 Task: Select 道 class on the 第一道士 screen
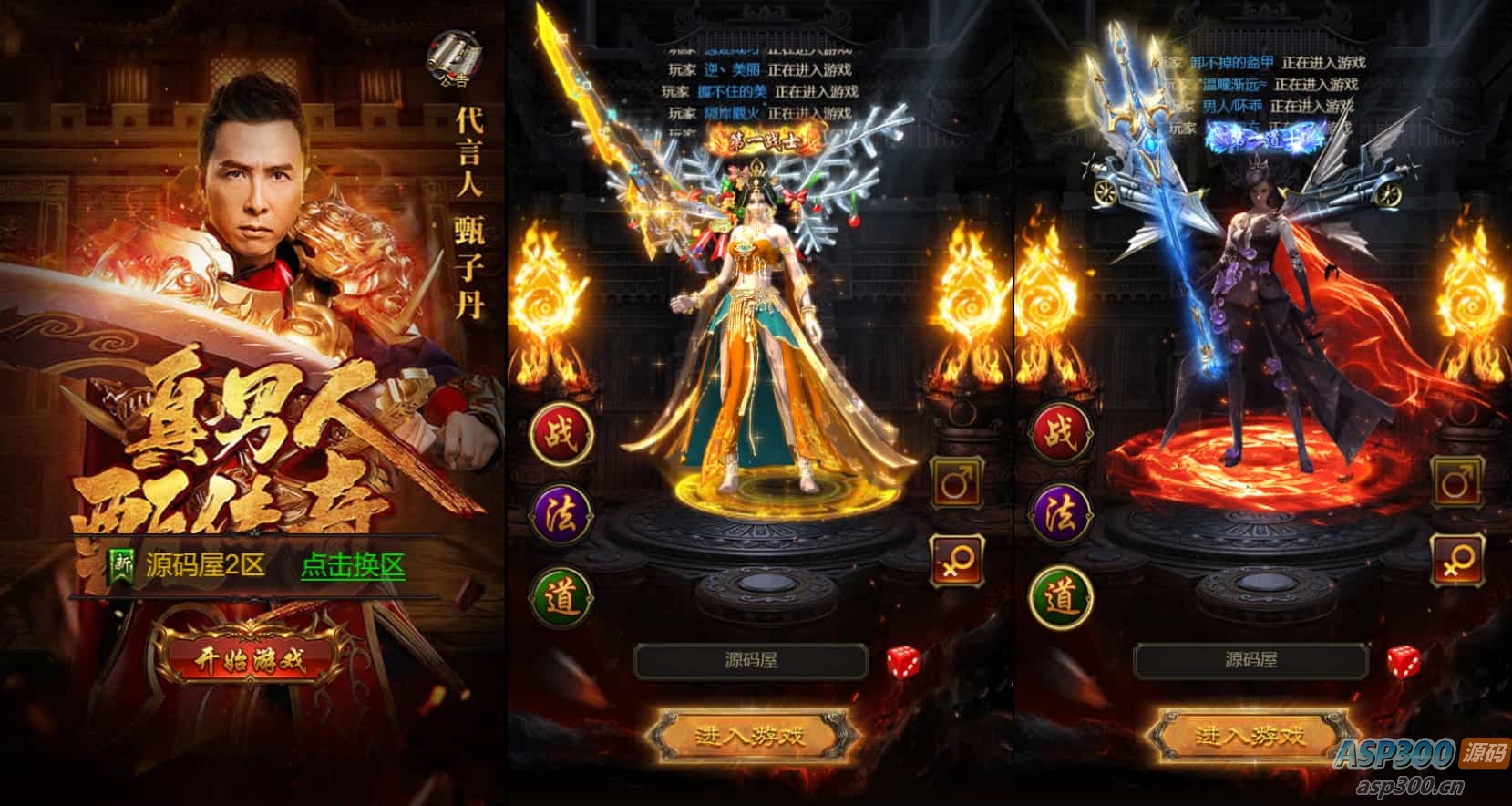click(x=1060, y=597)
